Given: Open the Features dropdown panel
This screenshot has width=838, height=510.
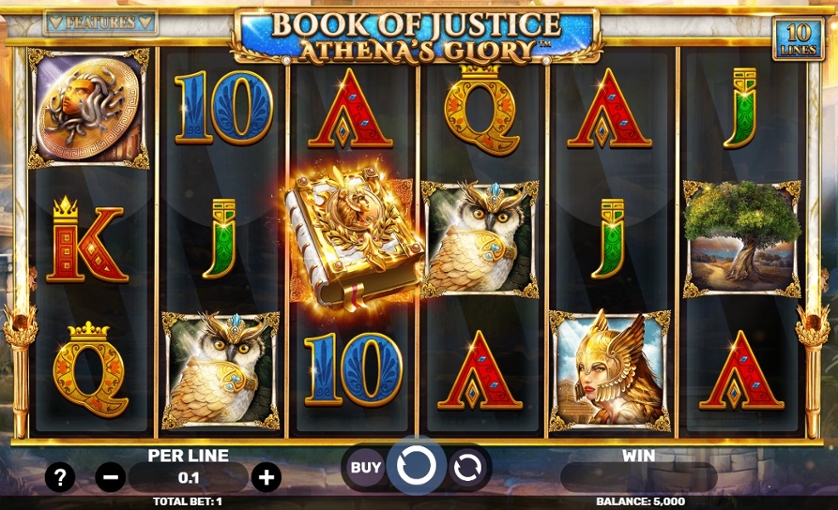Looking at the screenshot, I should (101, 22).
